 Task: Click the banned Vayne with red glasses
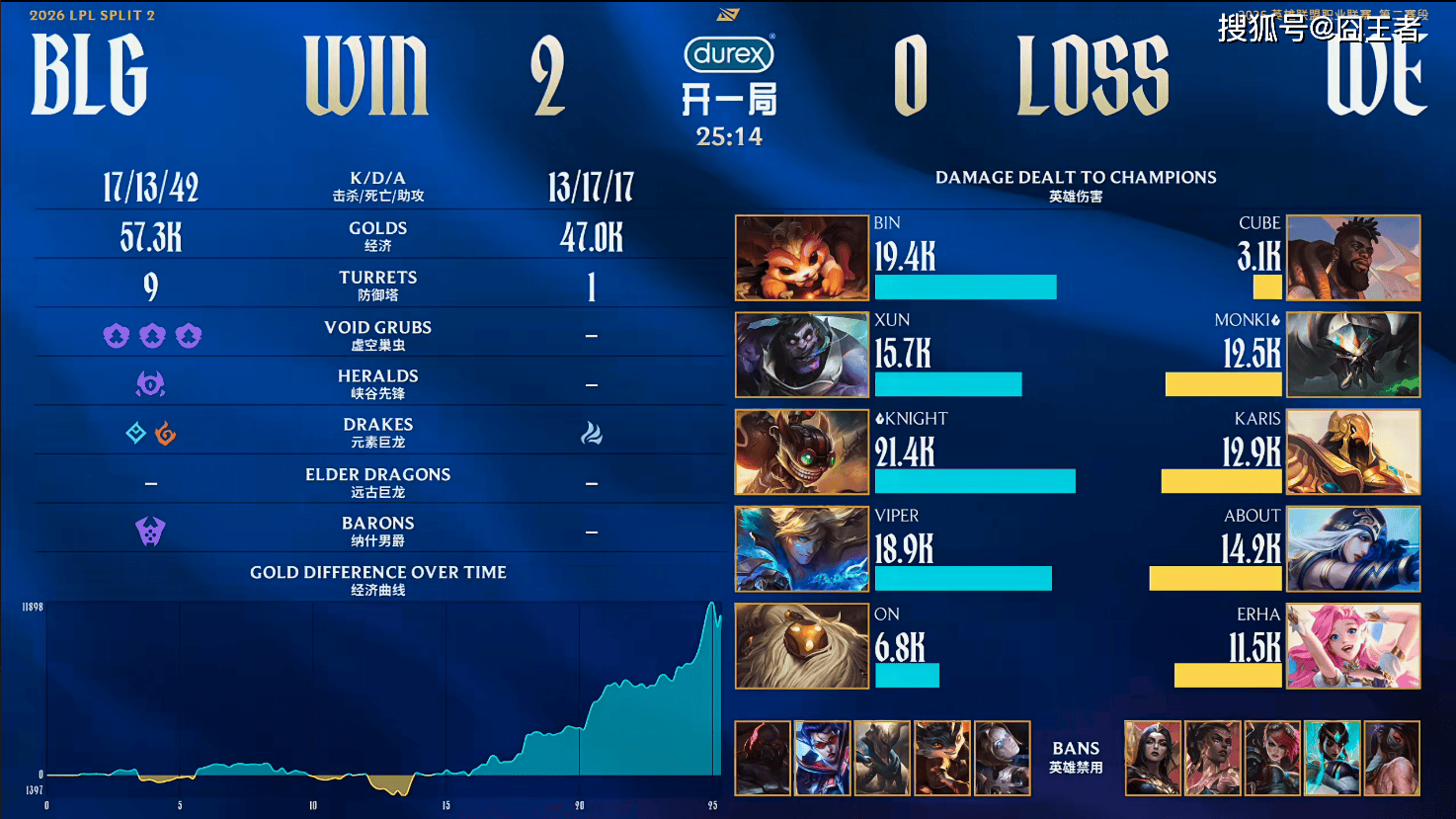pyautogui.click(x=822, y=758)
